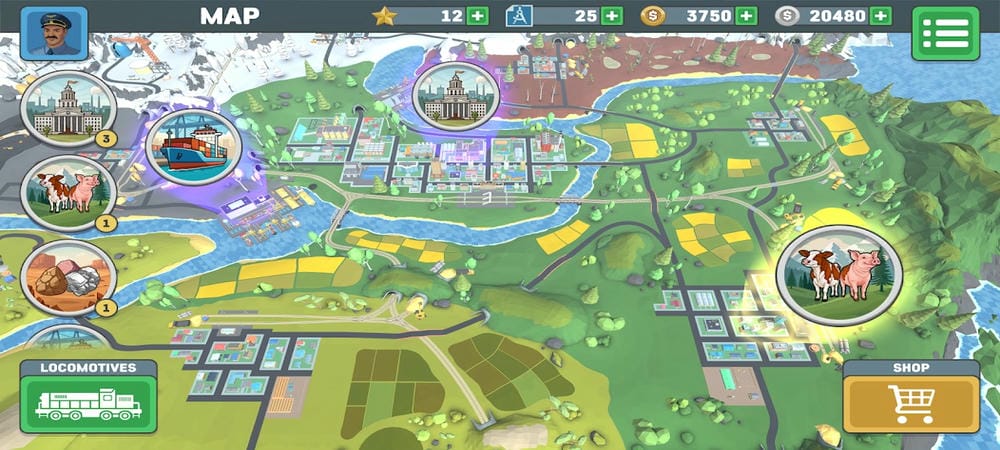Screen dimensions: 1000x450
Task: Open the Locomotives menu
Action: point(88,398)
